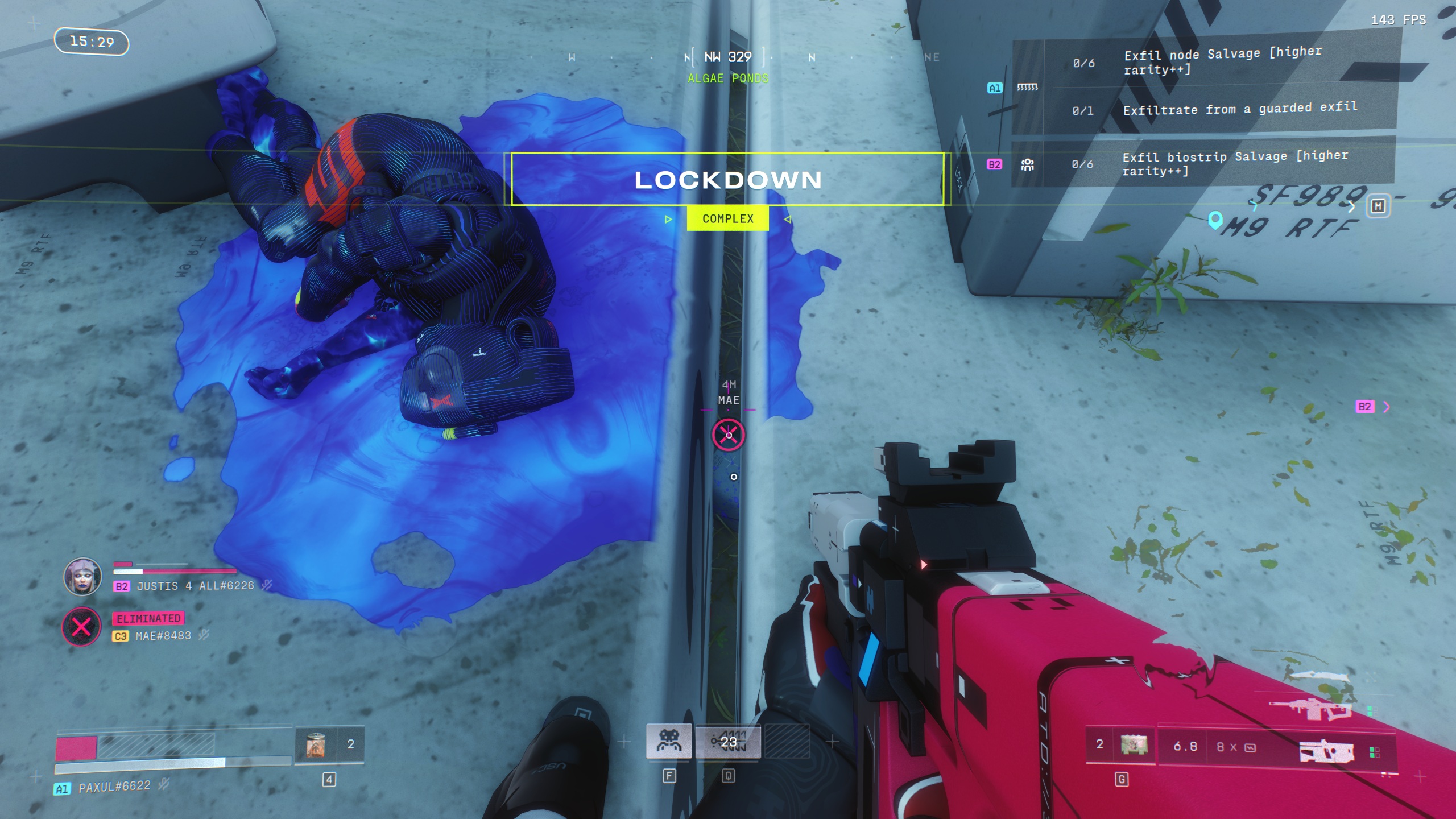Click the yellow COMPLEX location tag
This screenshot has height=819, width=1456.
tap(727, 218)
